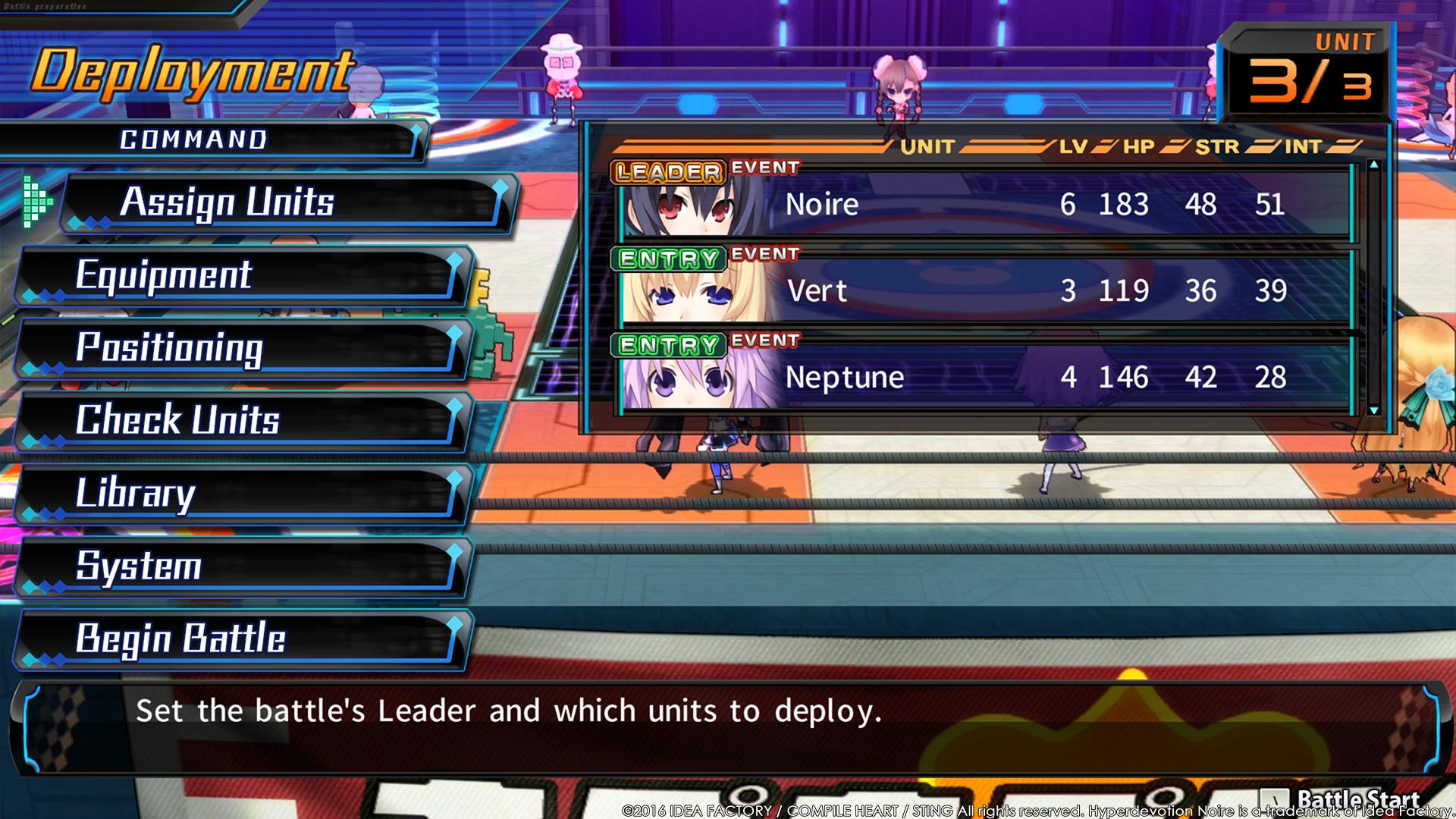Viewport: 1456px width, 819px height.
Task: Click the EVENT tag beside Vert's ENTRY badge
Action: 765,253
